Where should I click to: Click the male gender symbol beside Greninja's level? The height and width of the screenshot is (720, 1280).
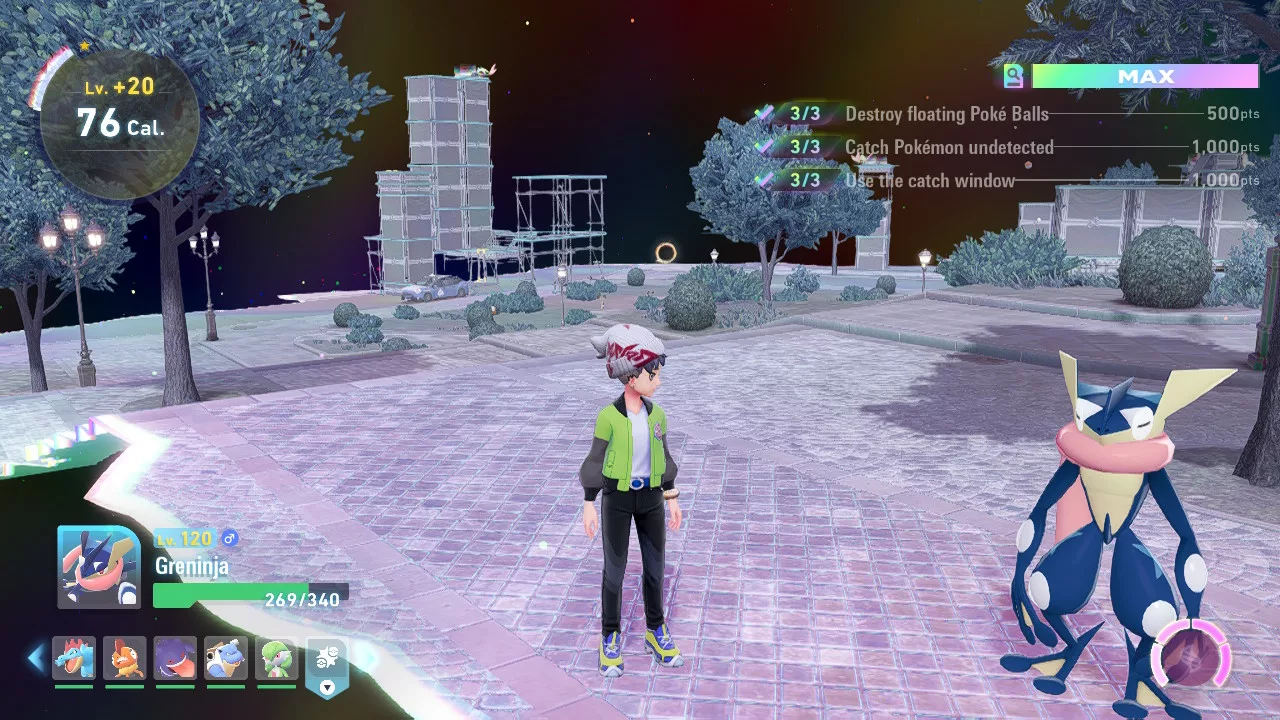(230, 538)
